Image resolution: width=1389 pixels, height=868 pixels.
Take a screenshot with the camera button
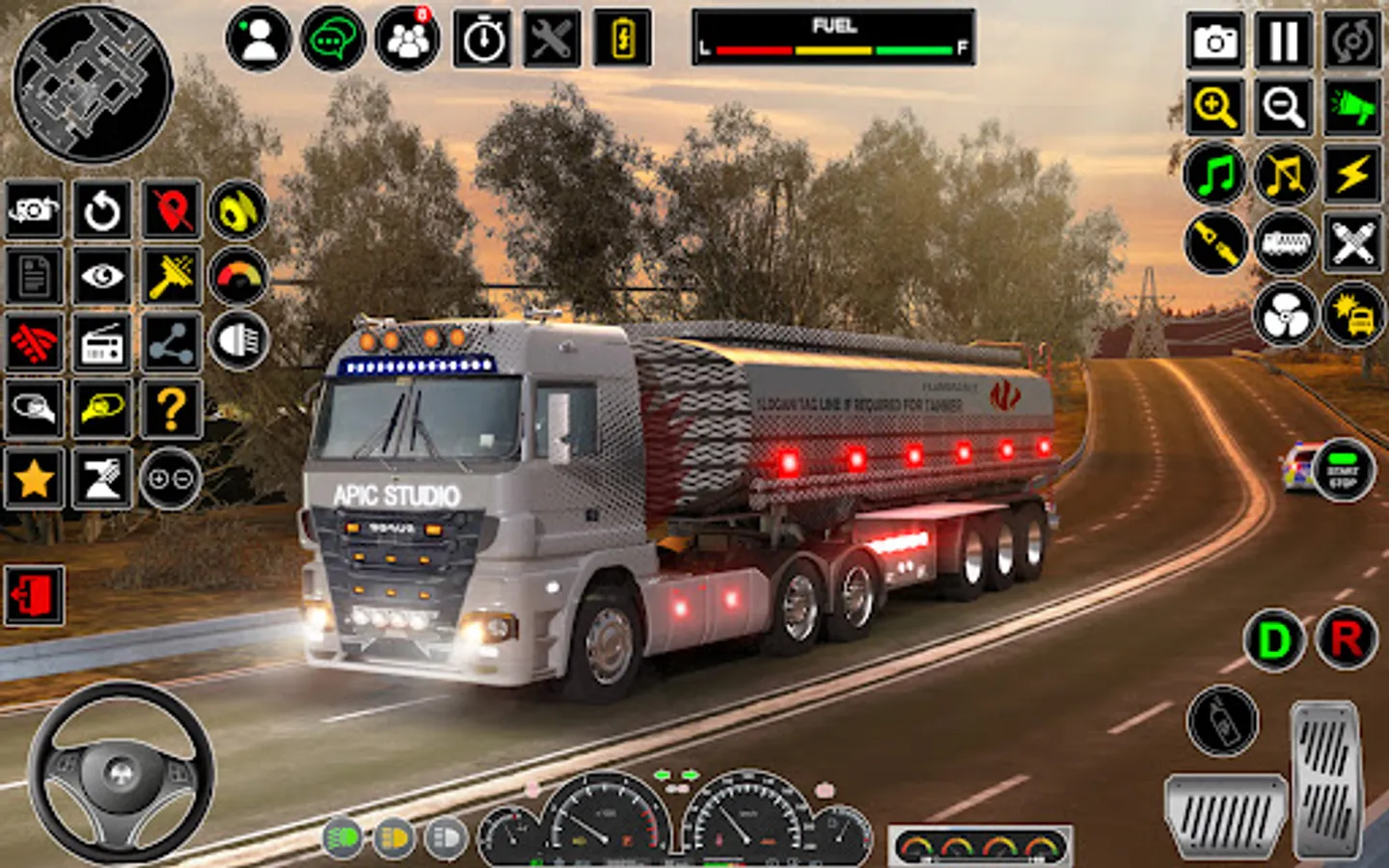(1214, 41)
